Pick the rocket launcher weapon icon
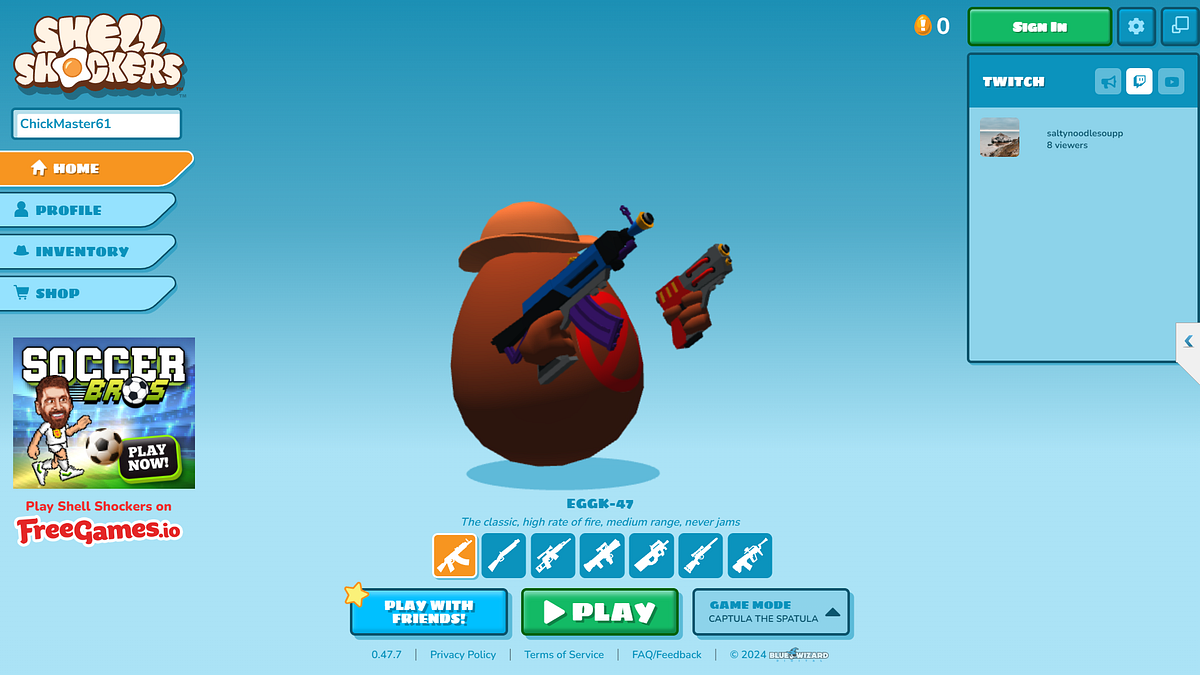This screenshot has height=675, width=1200. pyautogui.click(x=602, y=556)
